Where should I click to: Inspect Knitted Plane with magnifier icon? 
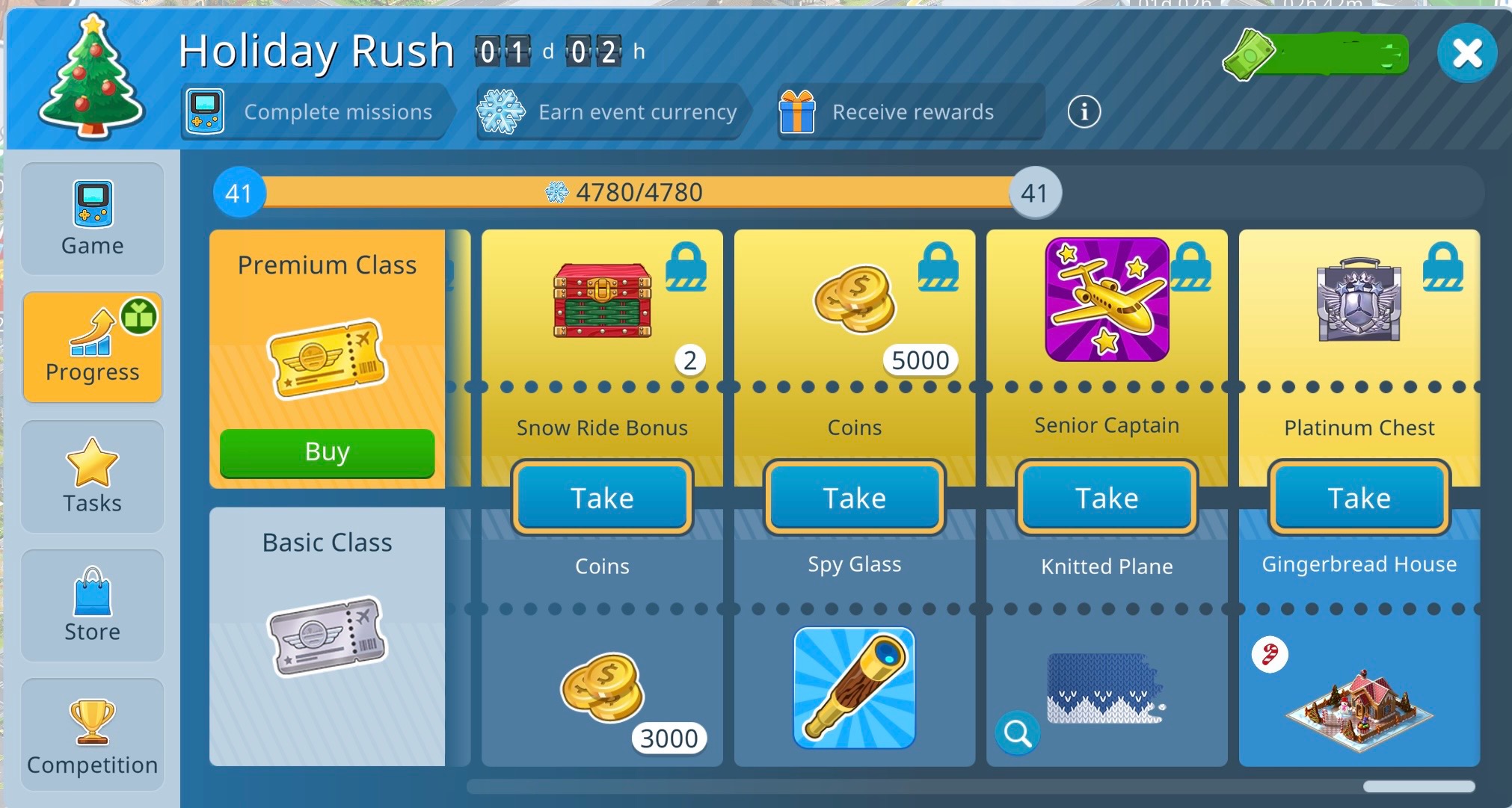[x=1017, y=734]
